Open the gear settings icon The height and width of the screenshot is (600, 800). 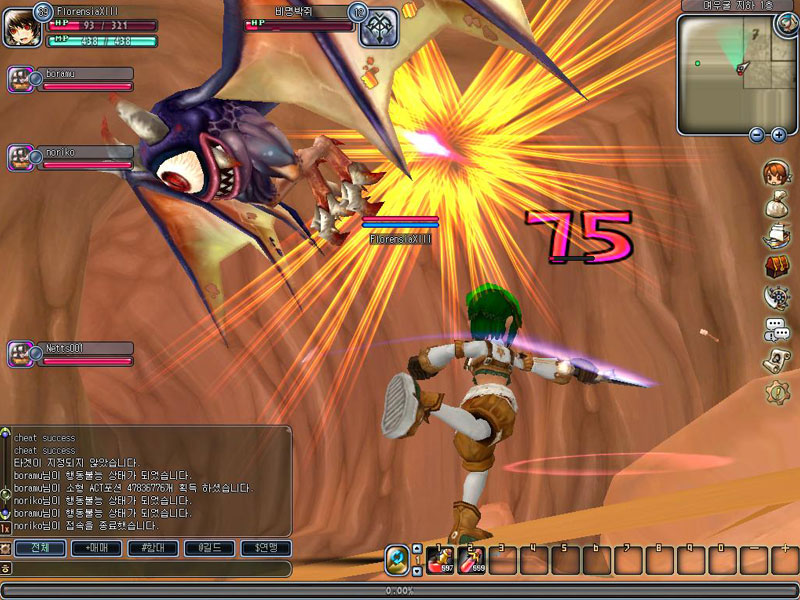tap(776, 393)
